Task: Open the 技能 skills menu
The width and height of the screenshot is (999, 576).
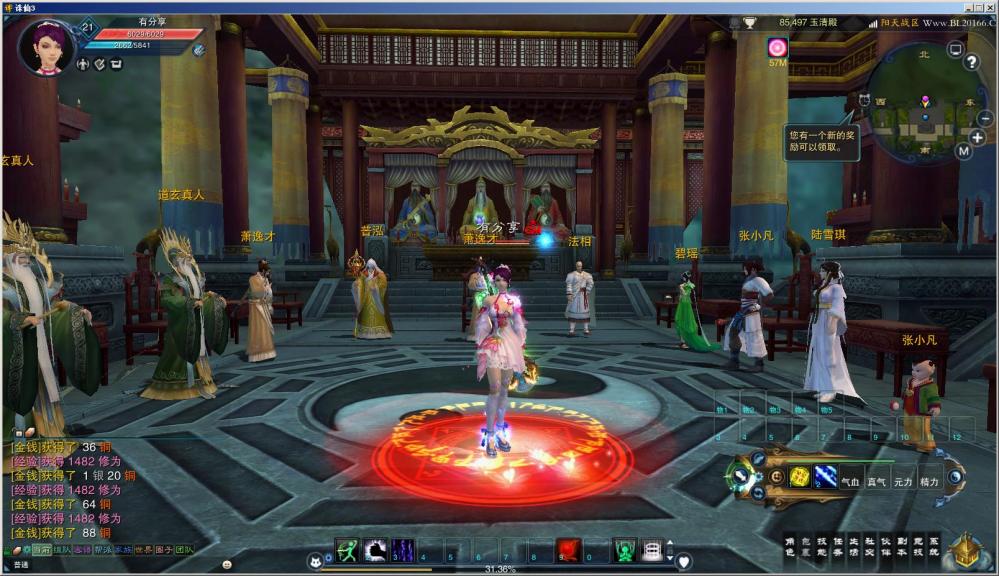Action: pyautogui.click(x=822, y=546)
